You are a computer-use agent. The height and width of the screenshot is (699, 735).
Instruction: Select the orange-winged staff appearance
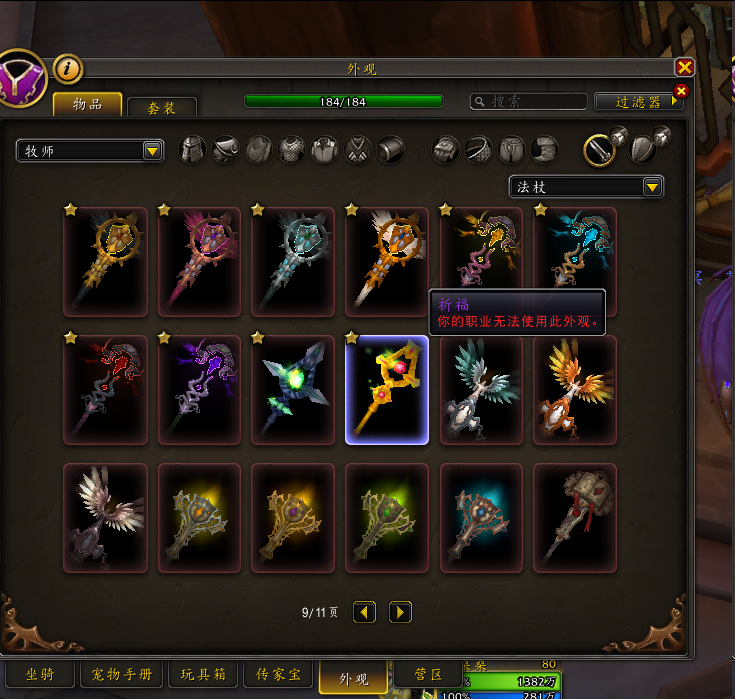click(575, 390)
